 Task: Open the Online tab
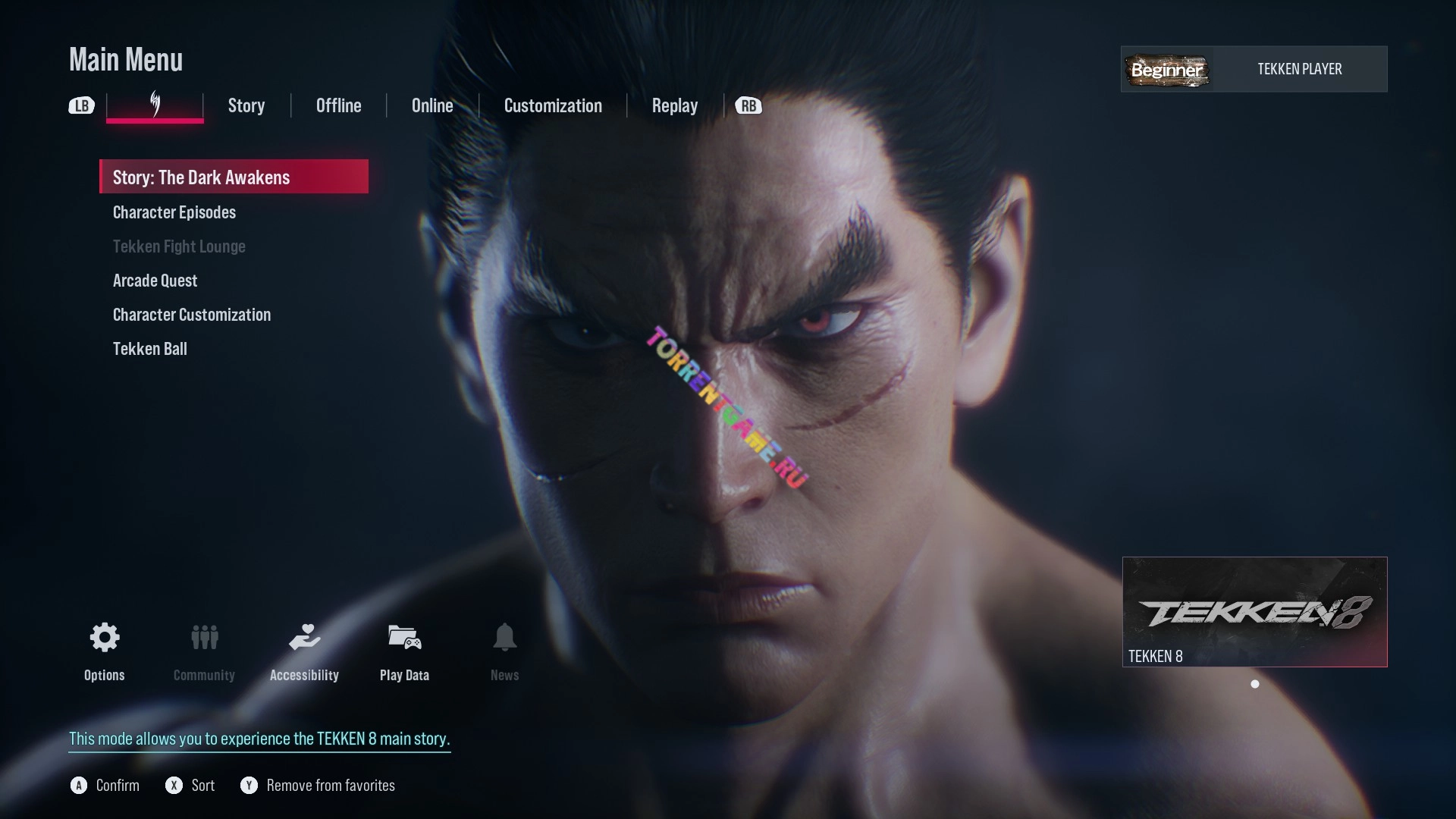point(432,105)
